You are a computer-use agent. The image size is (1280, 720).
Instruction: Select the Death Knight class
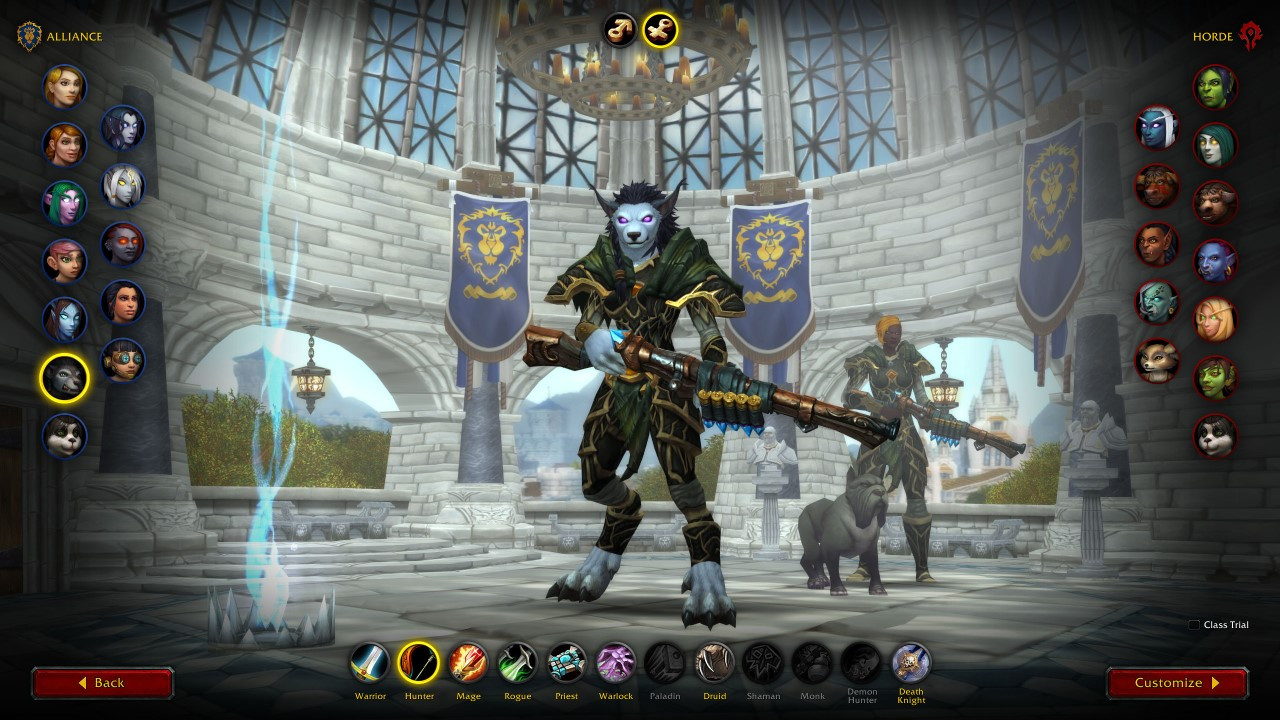(911, 663)
